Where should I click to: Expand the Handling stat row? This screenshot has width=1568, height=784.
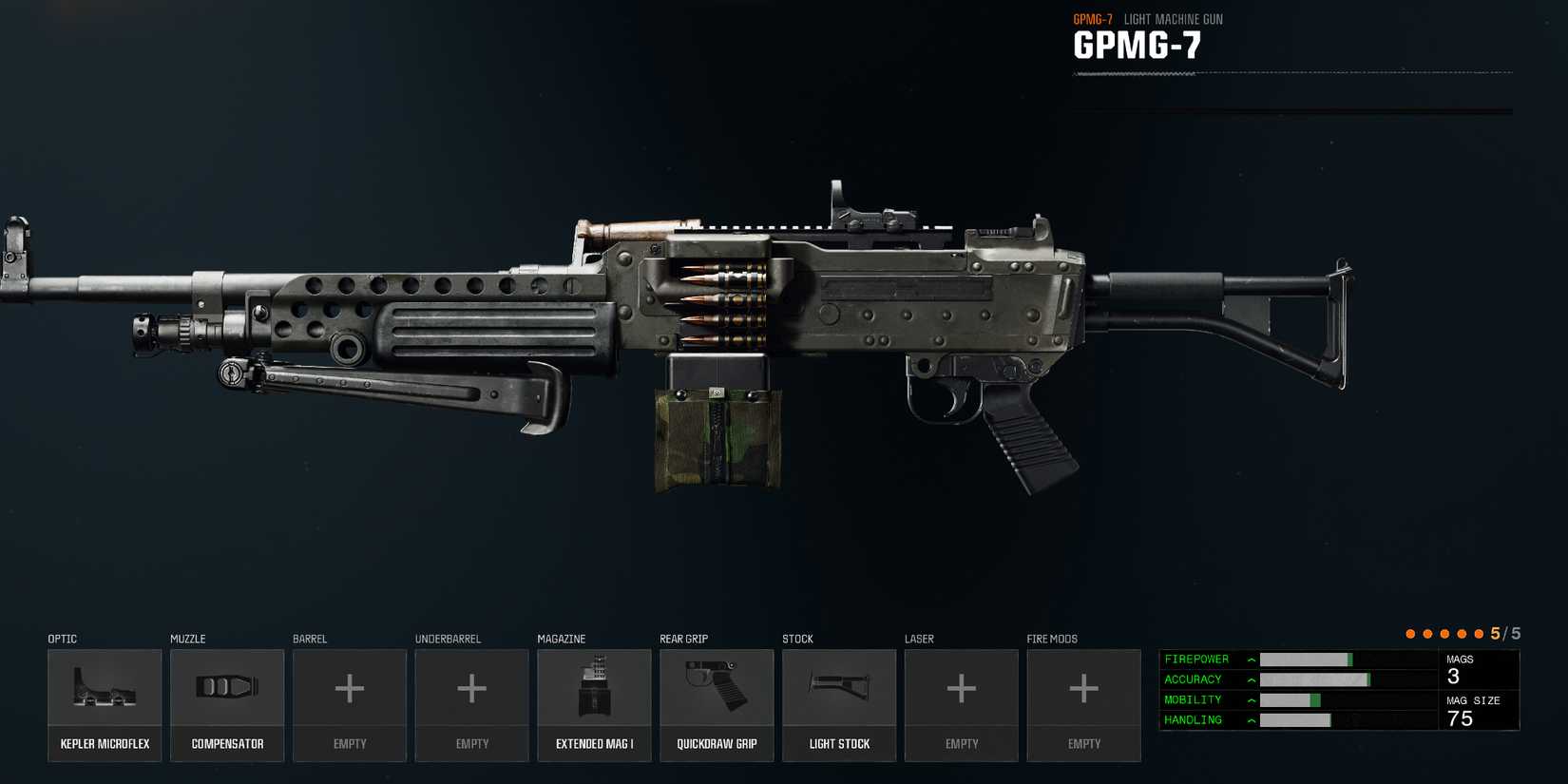pos(1251,720)
